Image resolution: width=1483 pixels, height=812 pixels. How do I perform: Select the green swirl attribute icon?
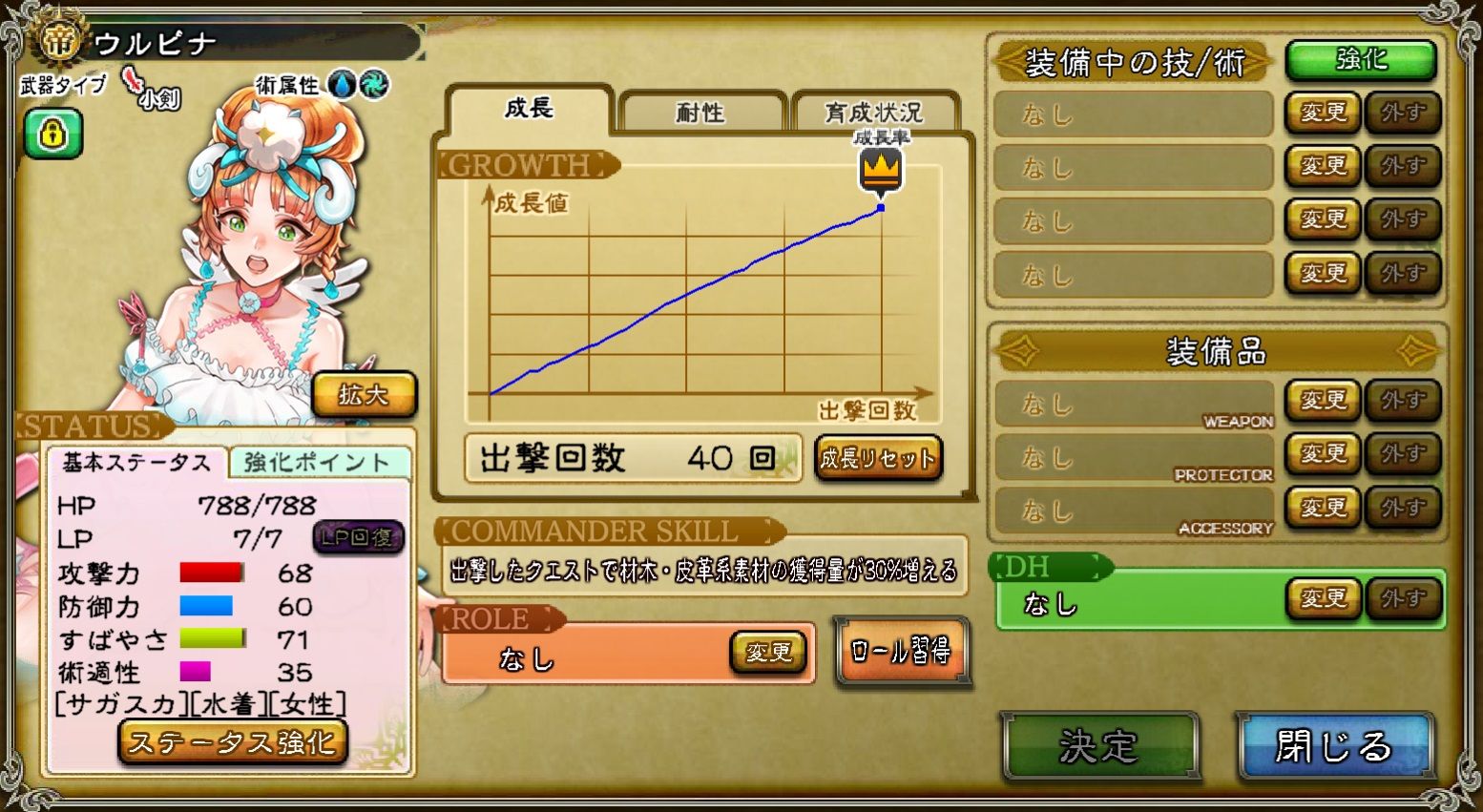(375, 85)
